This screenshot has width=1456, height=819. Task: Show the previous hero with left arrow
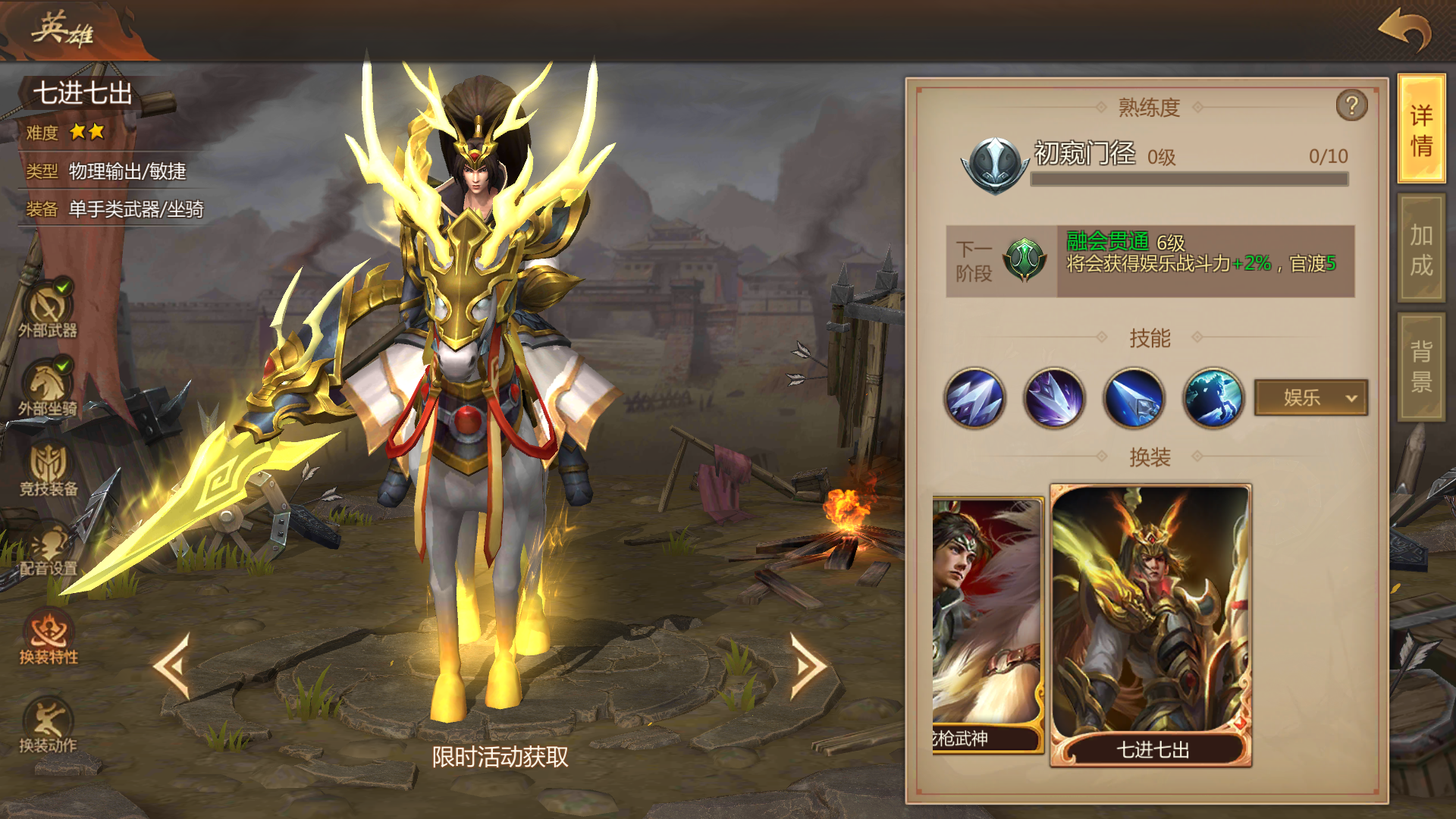[x=172, y=666]
